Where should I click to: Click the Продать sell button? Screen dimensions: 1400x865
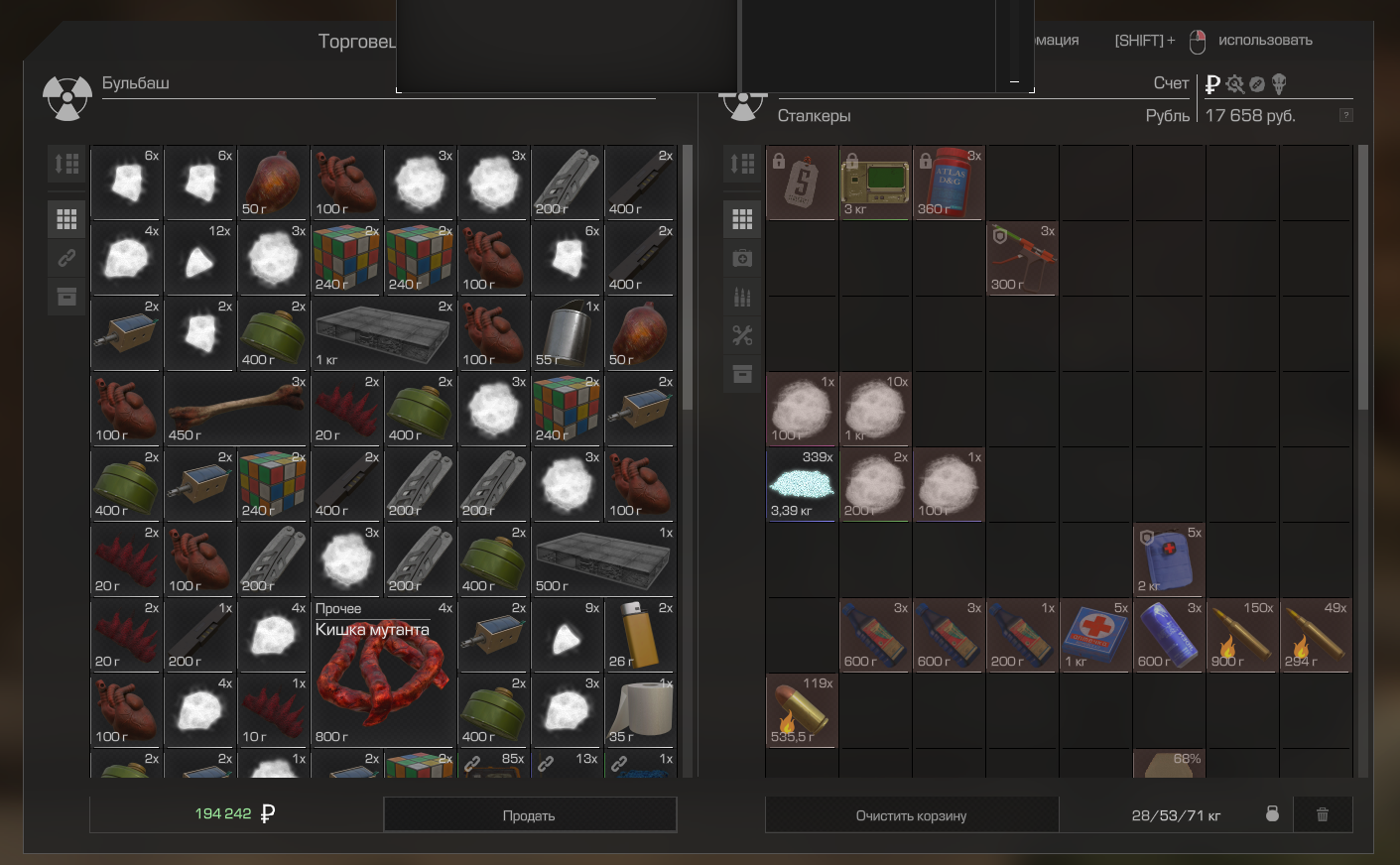[529, 815]
